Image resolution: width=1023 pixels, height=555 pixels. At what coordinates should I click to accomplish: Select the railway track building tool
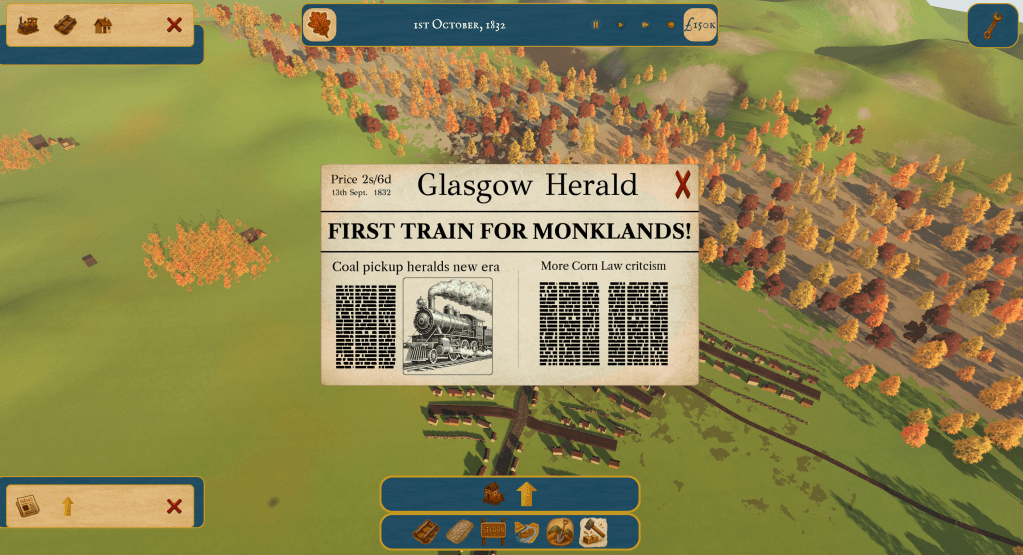coord(426,532)
